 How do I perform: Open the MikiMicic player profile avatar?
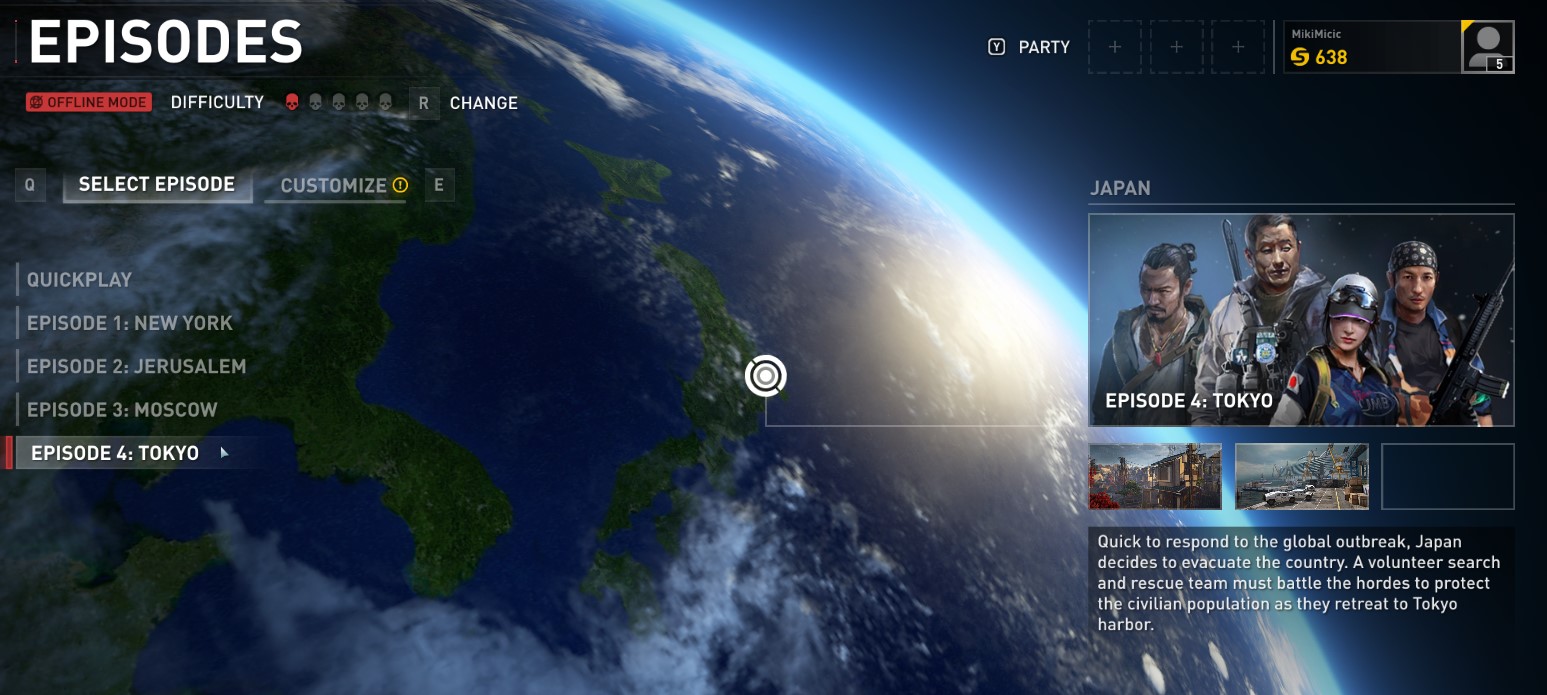(x=1487, y=47)
